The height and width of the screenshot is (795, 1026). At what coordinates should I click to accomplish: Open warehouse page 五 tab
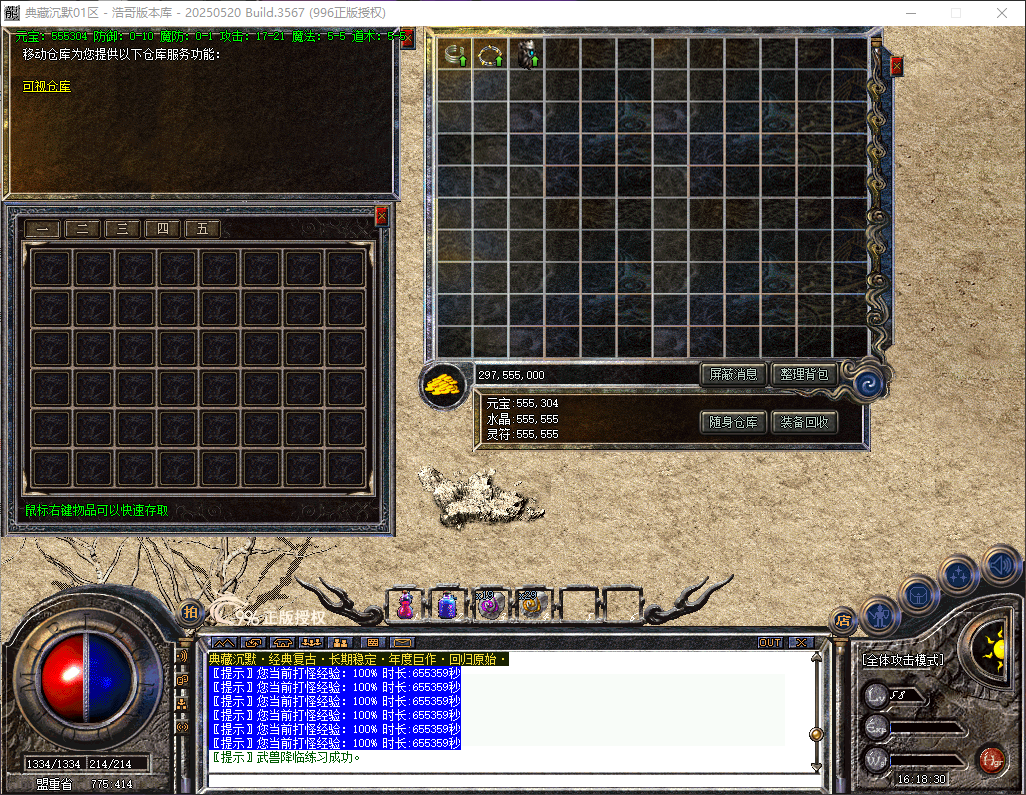[x=202, y=229]
